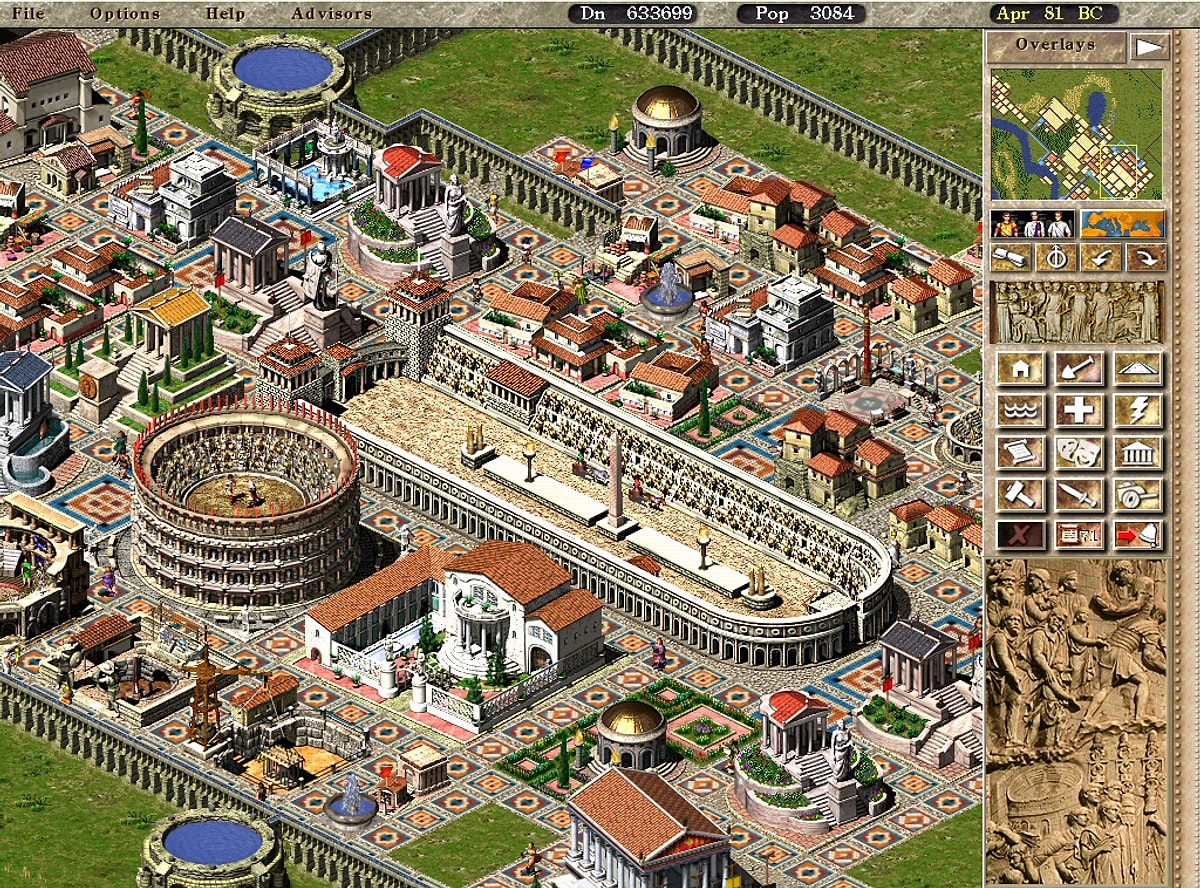
Task: Open entertainment structures with the masks icon
Action: pos(1079,452)
